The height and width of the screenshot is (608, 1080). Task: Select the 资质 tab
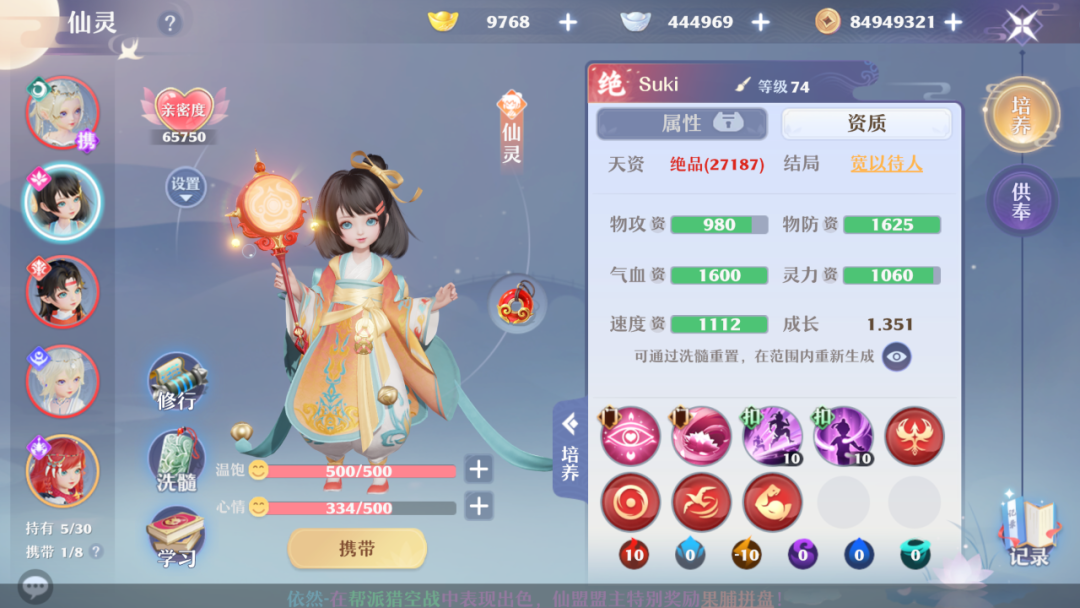click(866, 123)
